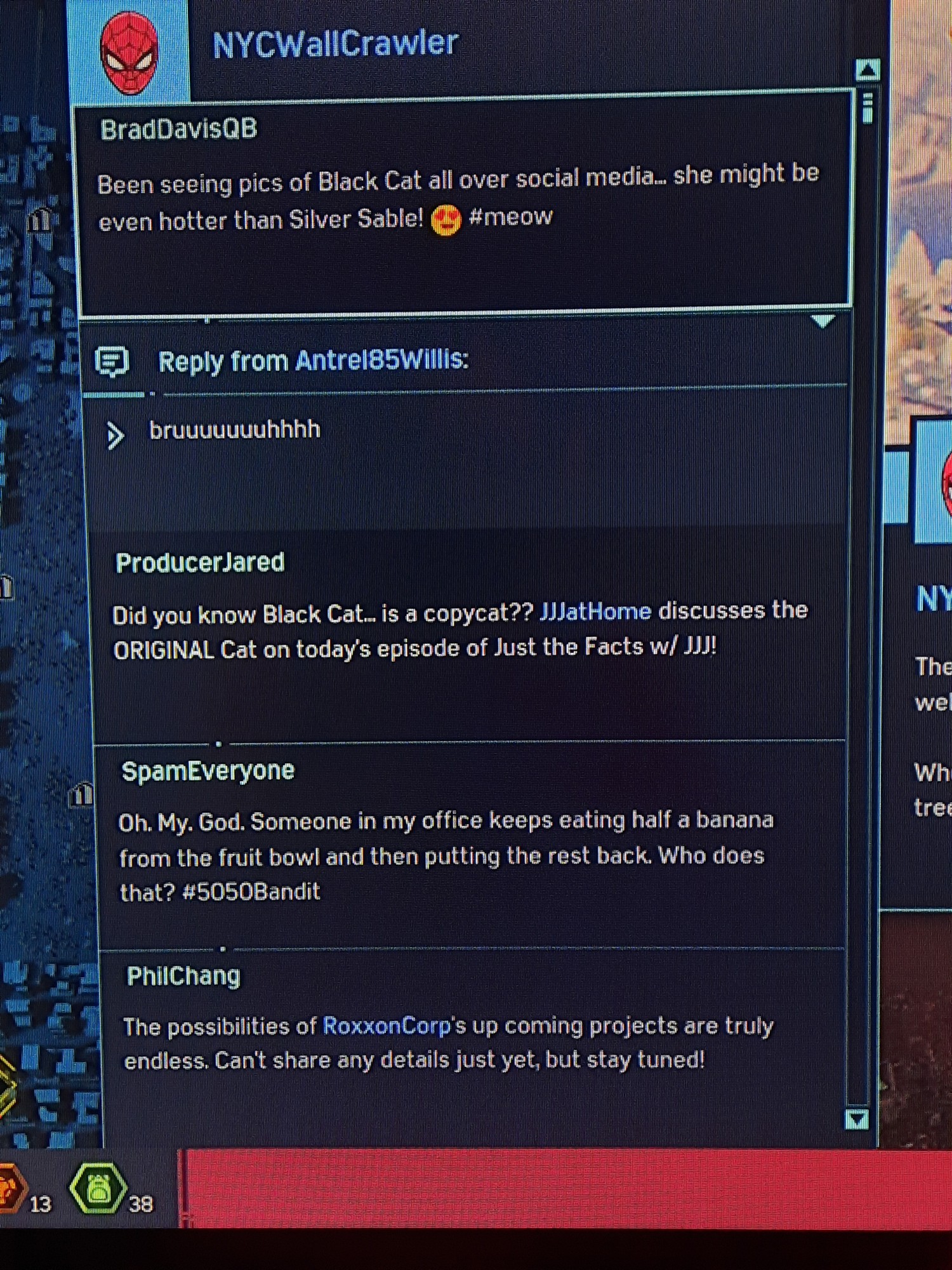Grab the scrollbar thumb at the top
This screenshot has width=952, height=1270.
tap(868, 108)
